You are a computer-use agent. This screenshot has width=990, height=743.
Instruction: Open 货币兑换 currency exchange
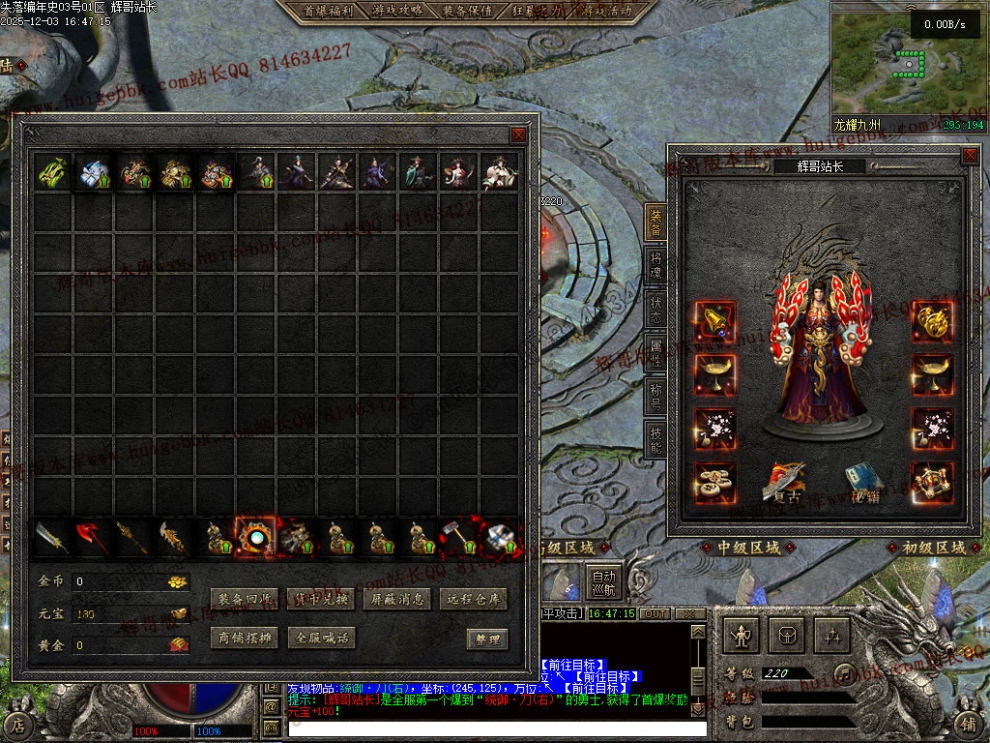pyautogui.click(x=319, y=599)
